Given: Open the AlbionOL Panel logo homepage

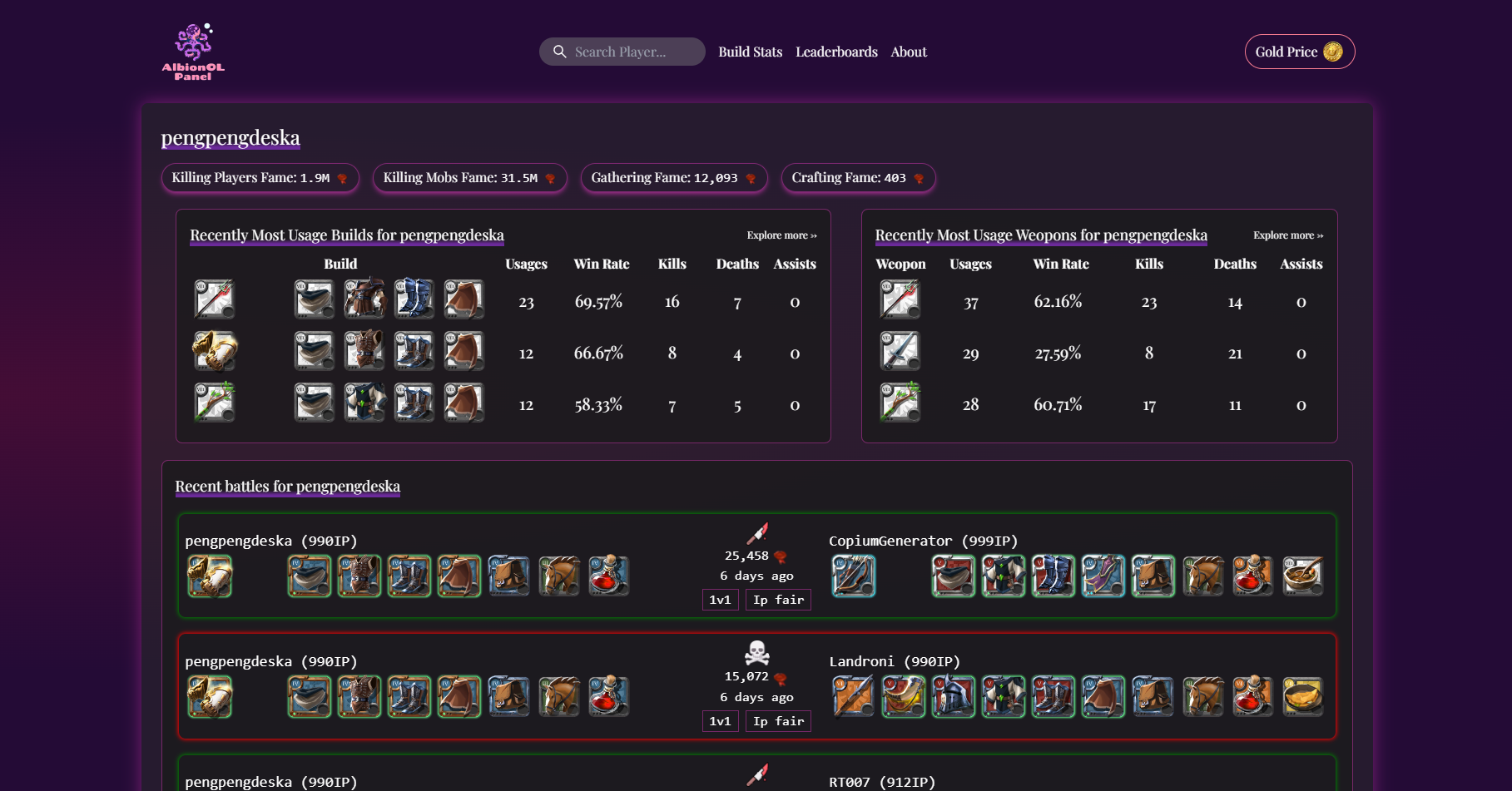Looking at the screenshot, I should tap(193, 50).
